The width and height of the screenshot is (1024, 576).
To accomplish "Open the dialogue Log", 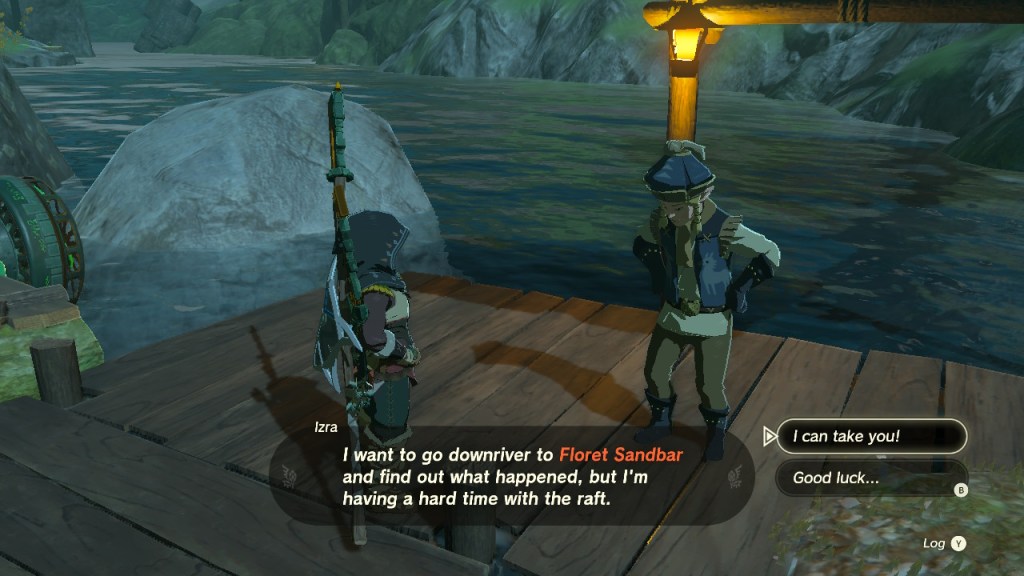I will (x=946, y=544).
